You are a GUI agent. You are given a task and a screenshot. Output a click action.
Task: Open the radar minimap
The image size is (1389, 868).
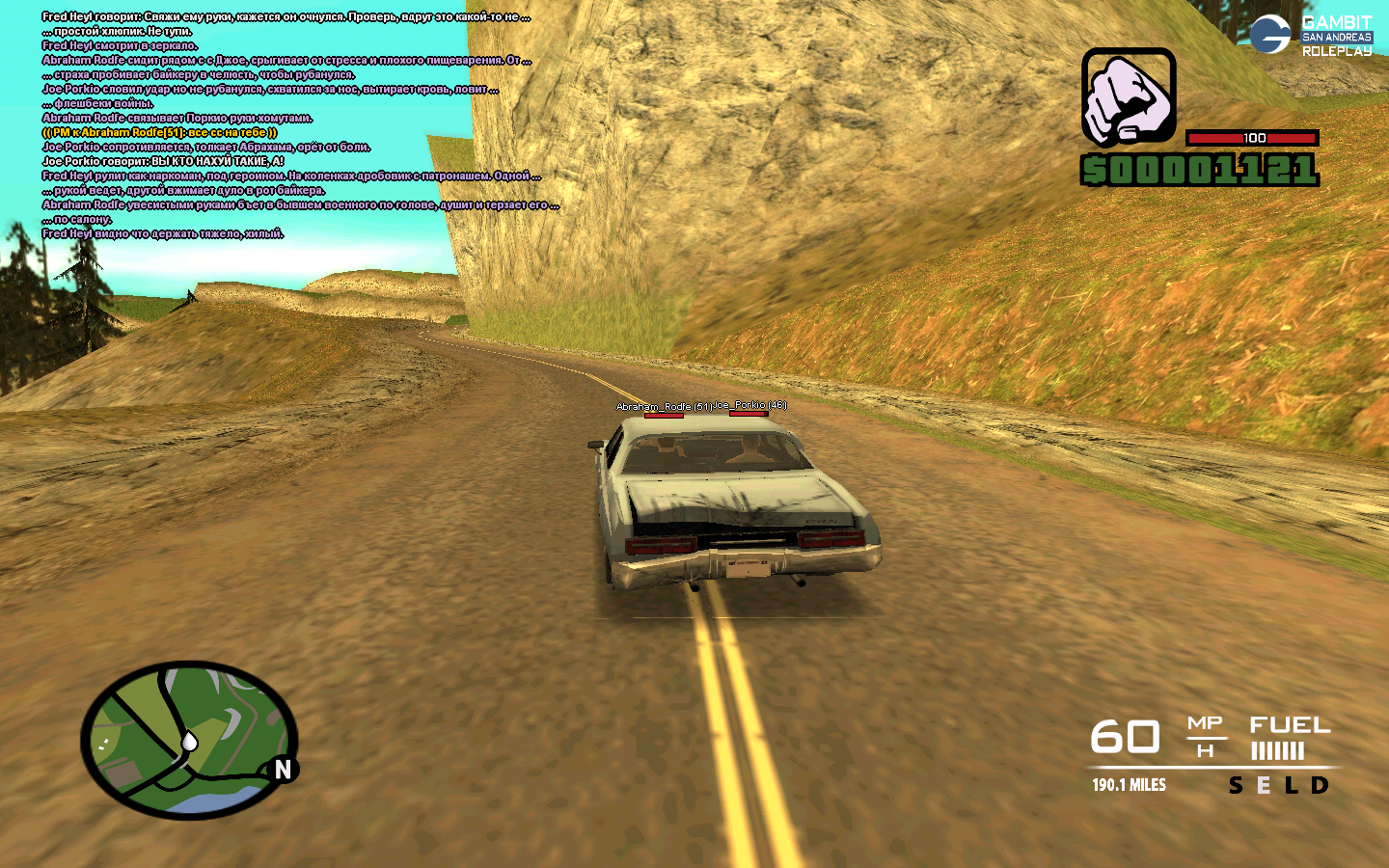tap(189, 740)
